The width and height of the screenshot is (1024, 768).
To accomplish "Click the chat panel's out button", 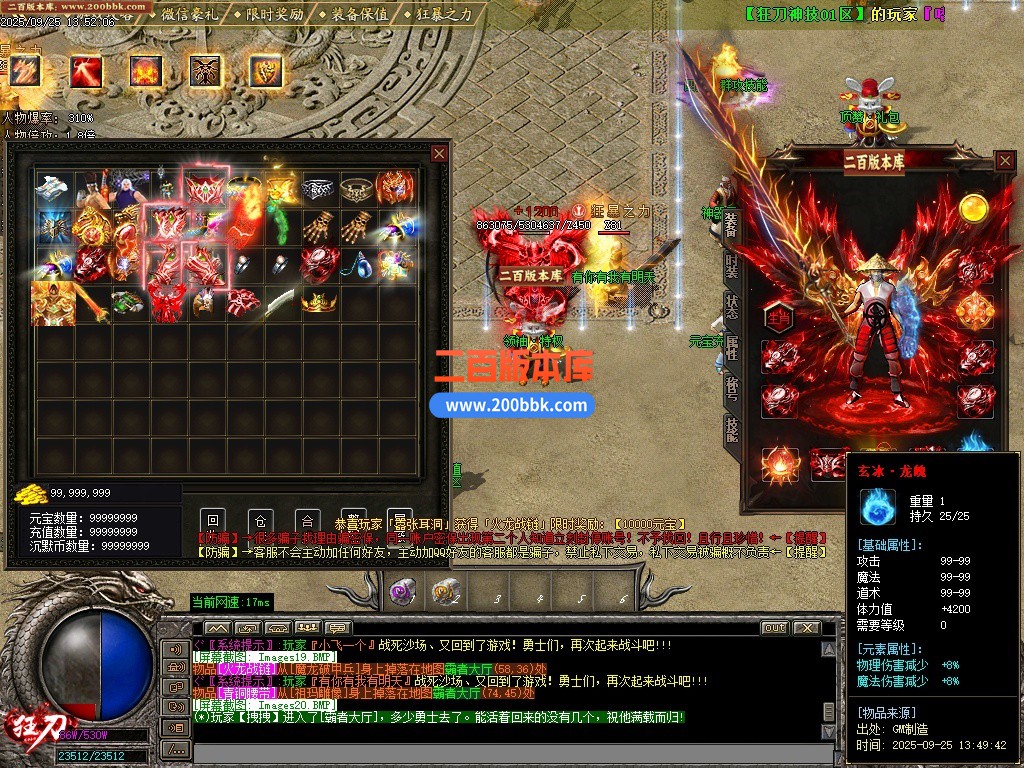I will pos(774,628).
